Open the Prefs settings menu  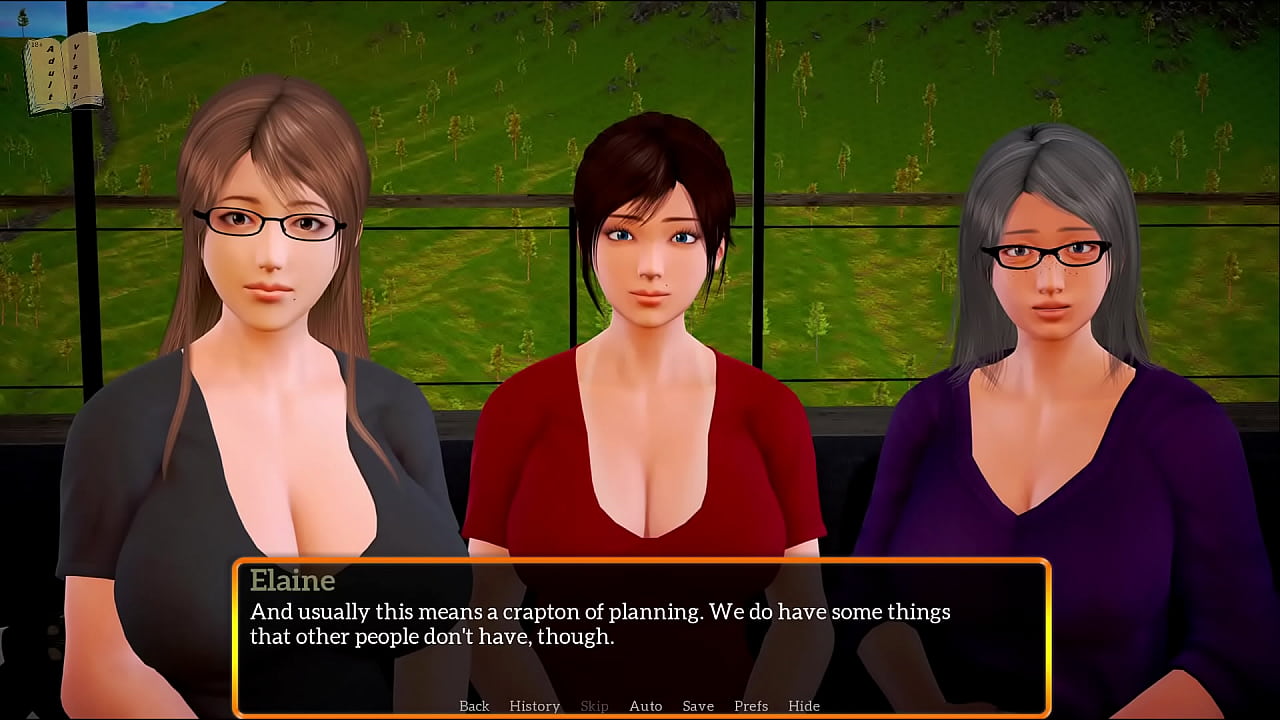[751, 706]
